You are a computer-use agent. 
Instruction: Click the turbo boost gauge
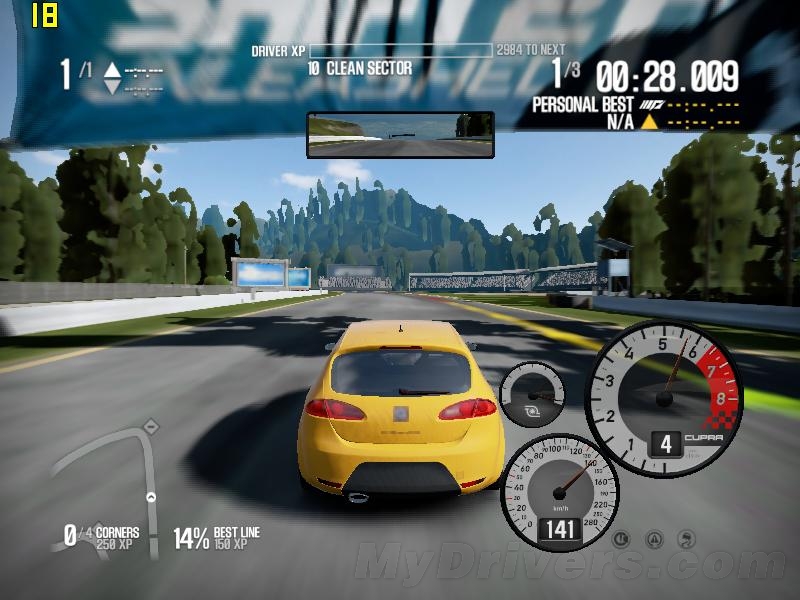tap(532, 395)
